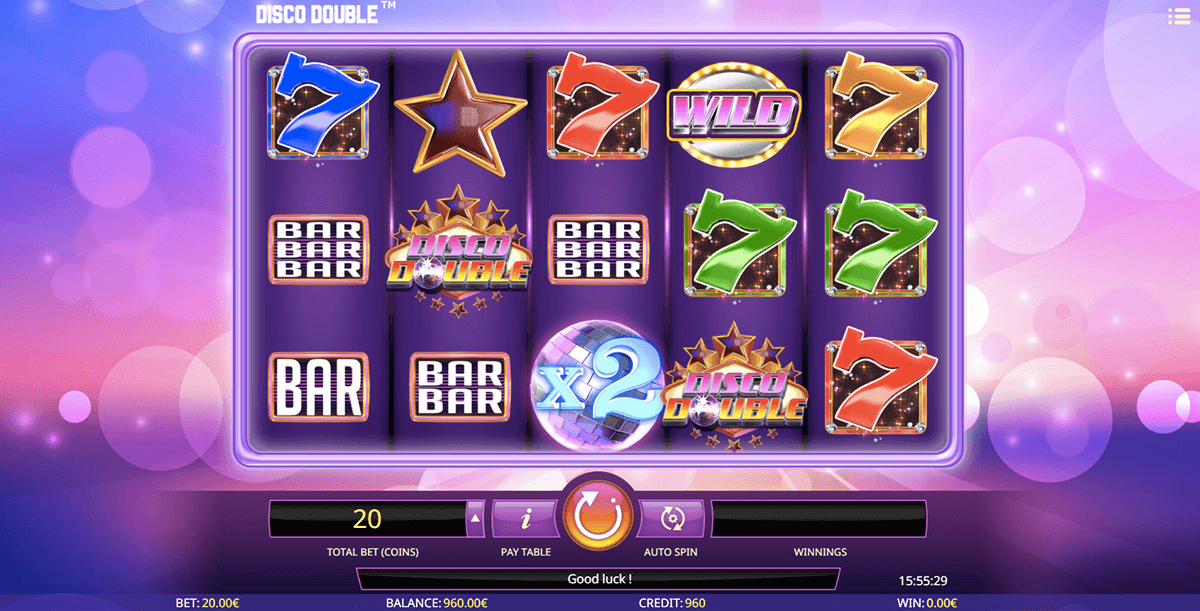
Task: Open the menu list icon
Action: (x=1179, y=16)
